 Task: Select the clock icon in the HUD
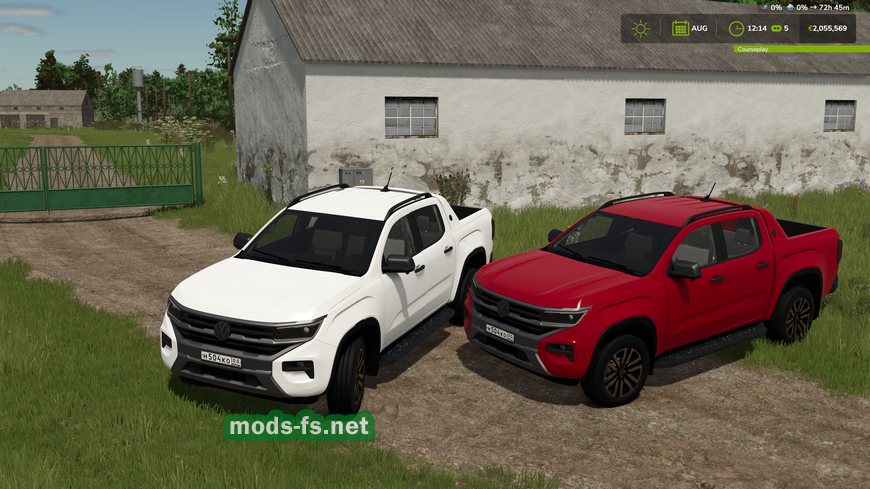click(736, 28)
